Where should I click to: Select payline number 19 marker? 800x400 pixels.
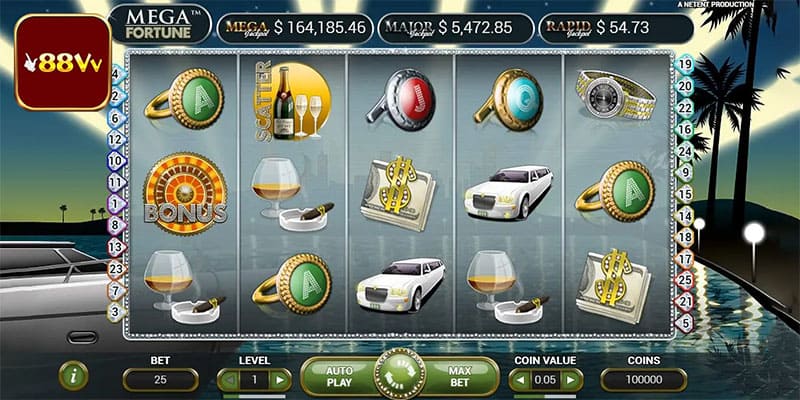[685, 64]
